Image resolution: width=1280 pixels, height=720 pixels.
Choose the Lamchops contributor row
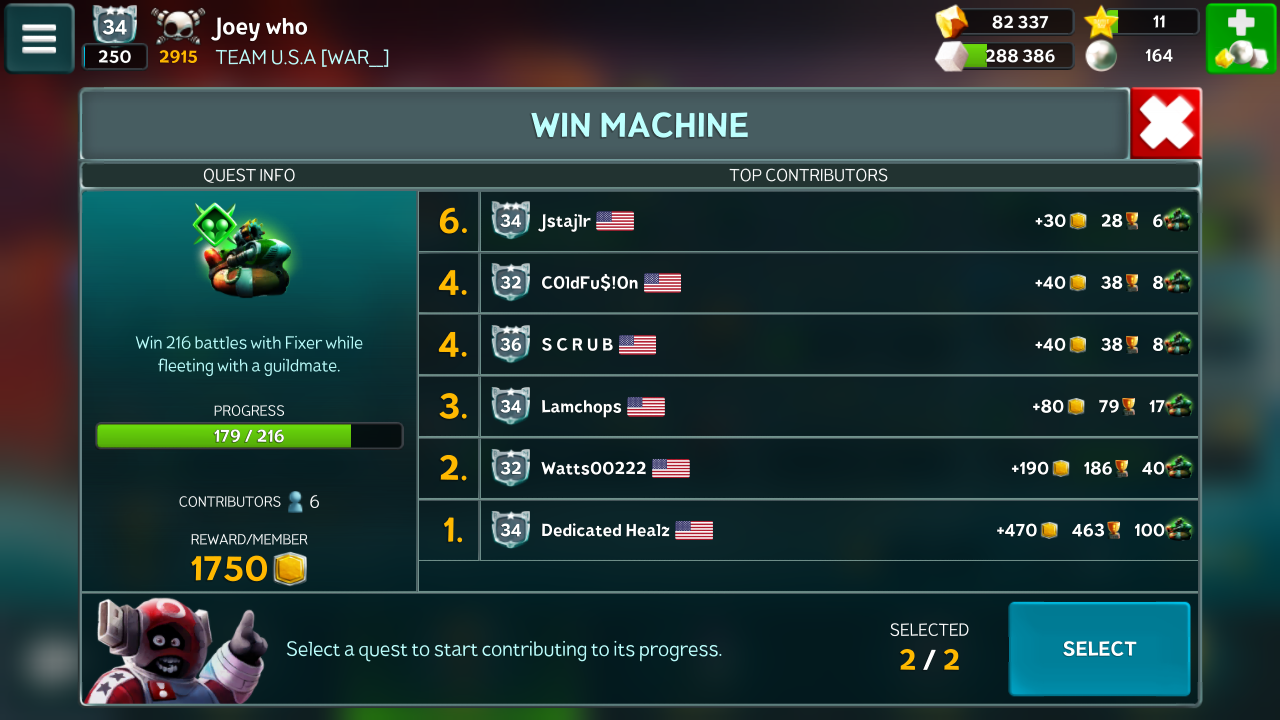808,406
